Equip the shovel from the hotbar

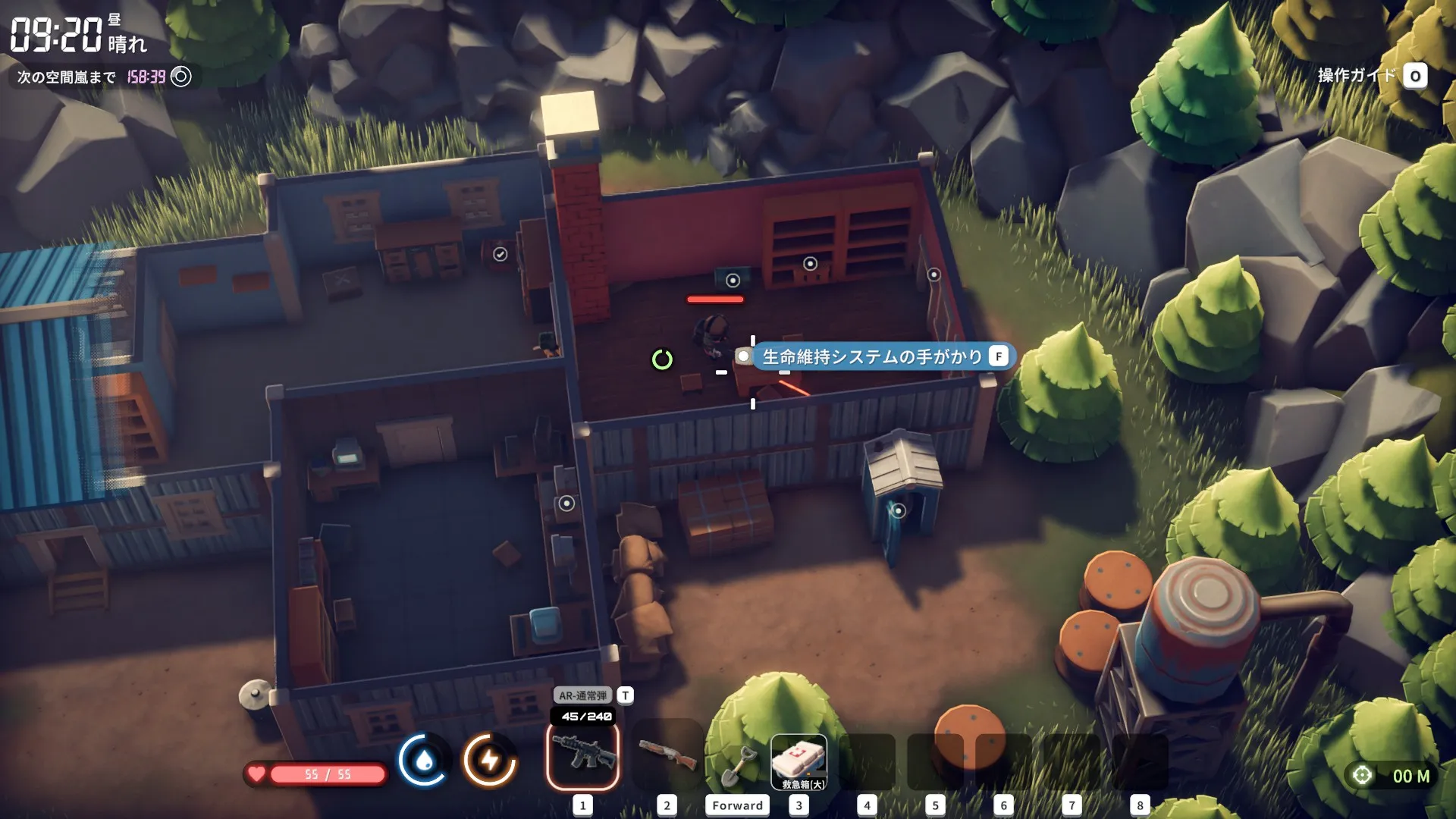click(x=736, y=766)
